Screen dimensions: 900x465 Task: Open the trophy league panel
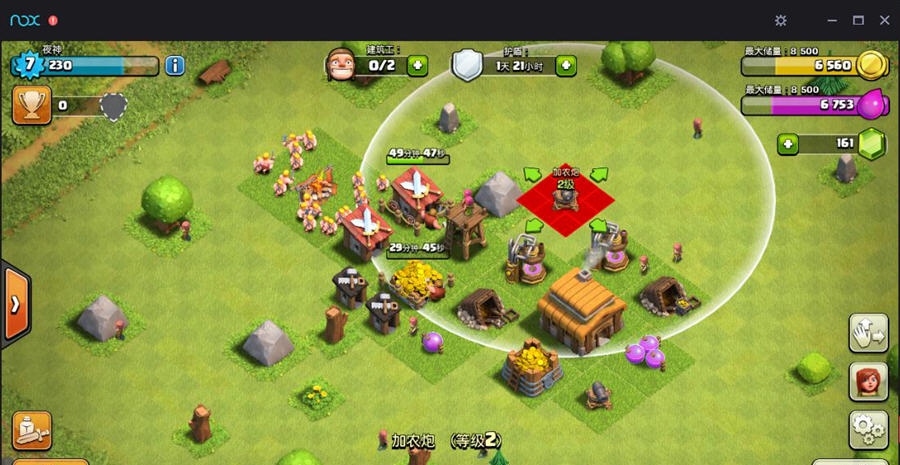(32, 105)
